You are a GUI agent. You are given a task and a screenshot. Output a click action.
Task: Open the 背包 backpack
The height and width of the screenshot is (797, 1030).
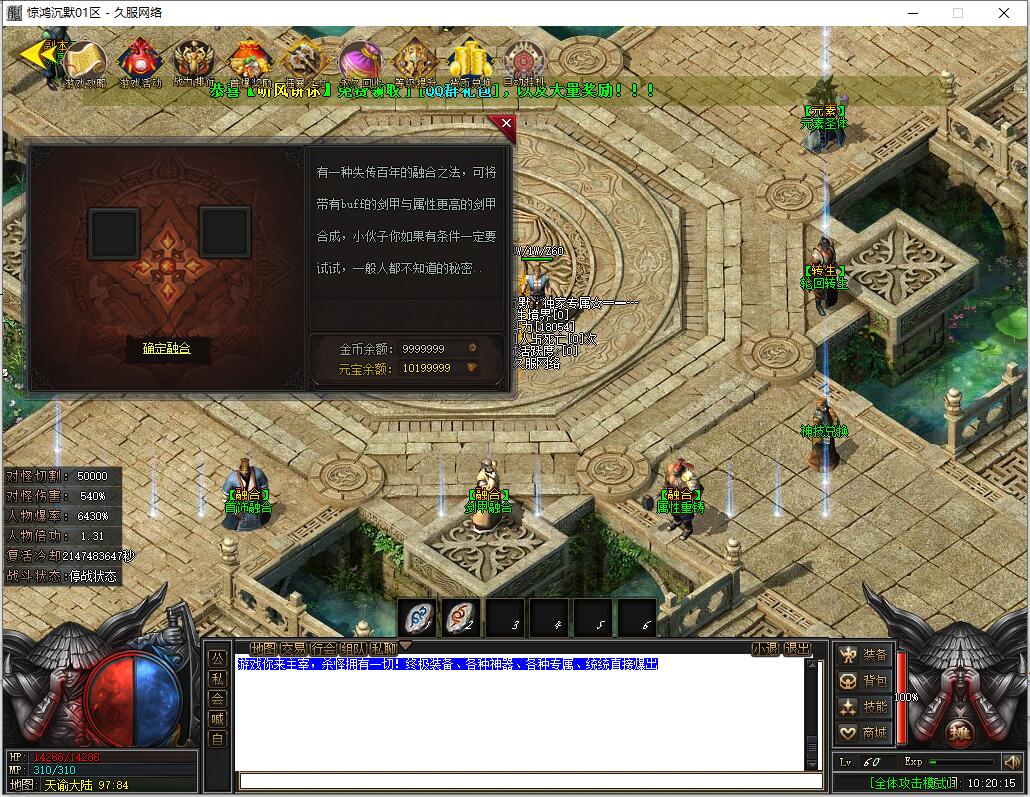pyautogui.click(x=864, y=681)
